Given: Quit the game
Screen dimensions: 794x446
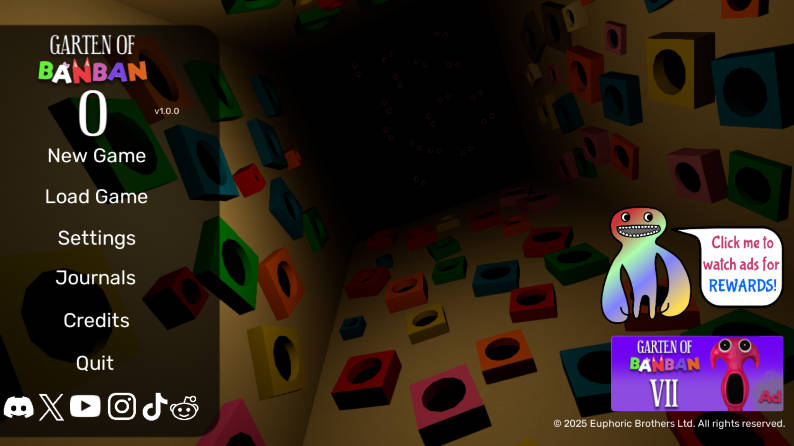Looking at the screenshot, I should tap(96, 362).
